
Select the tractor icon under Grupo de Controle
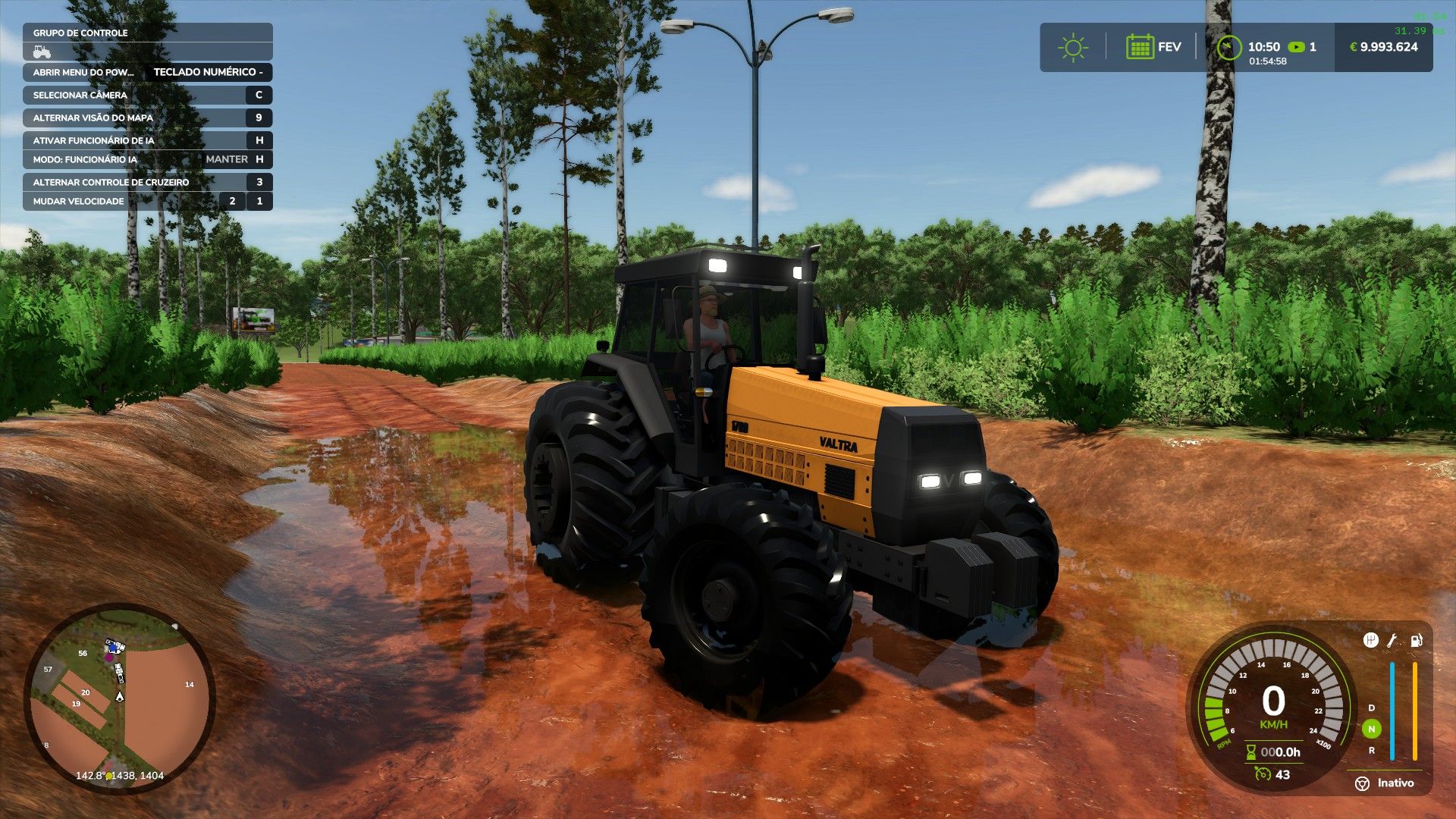(42, 52)
